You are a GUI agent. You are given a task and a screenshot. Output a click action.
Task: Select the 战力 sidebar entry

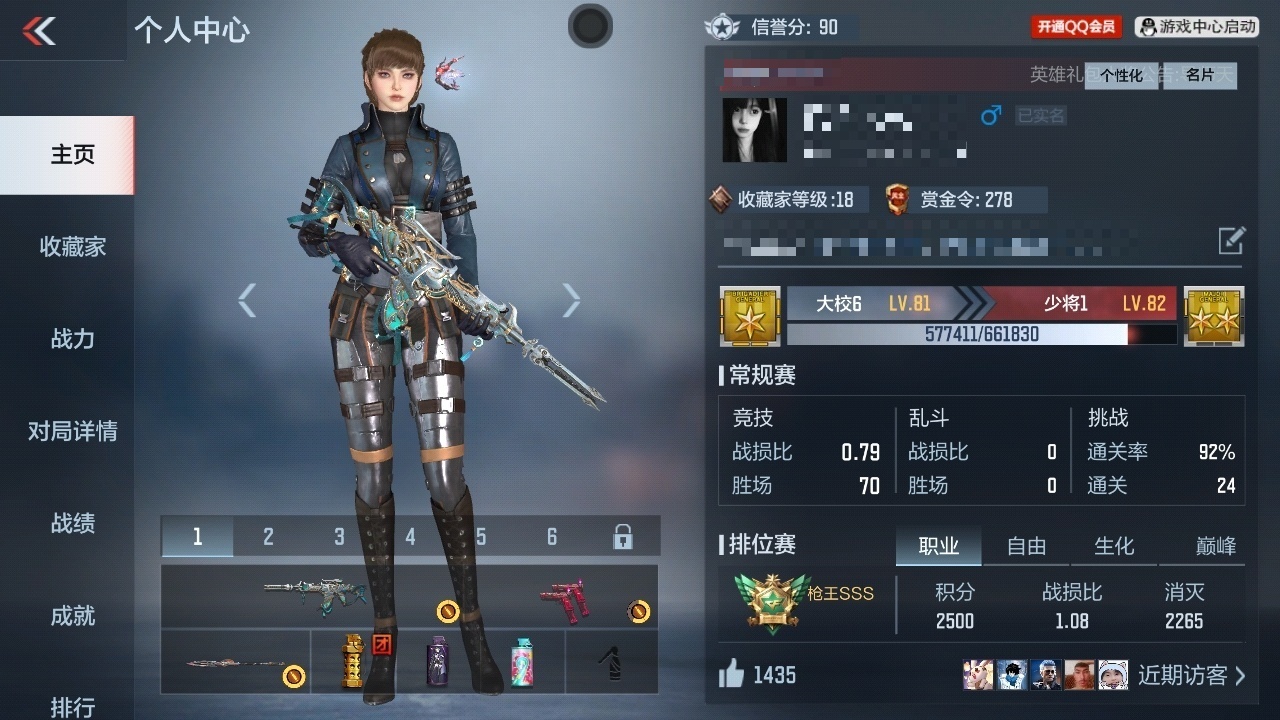pos(72,339)
